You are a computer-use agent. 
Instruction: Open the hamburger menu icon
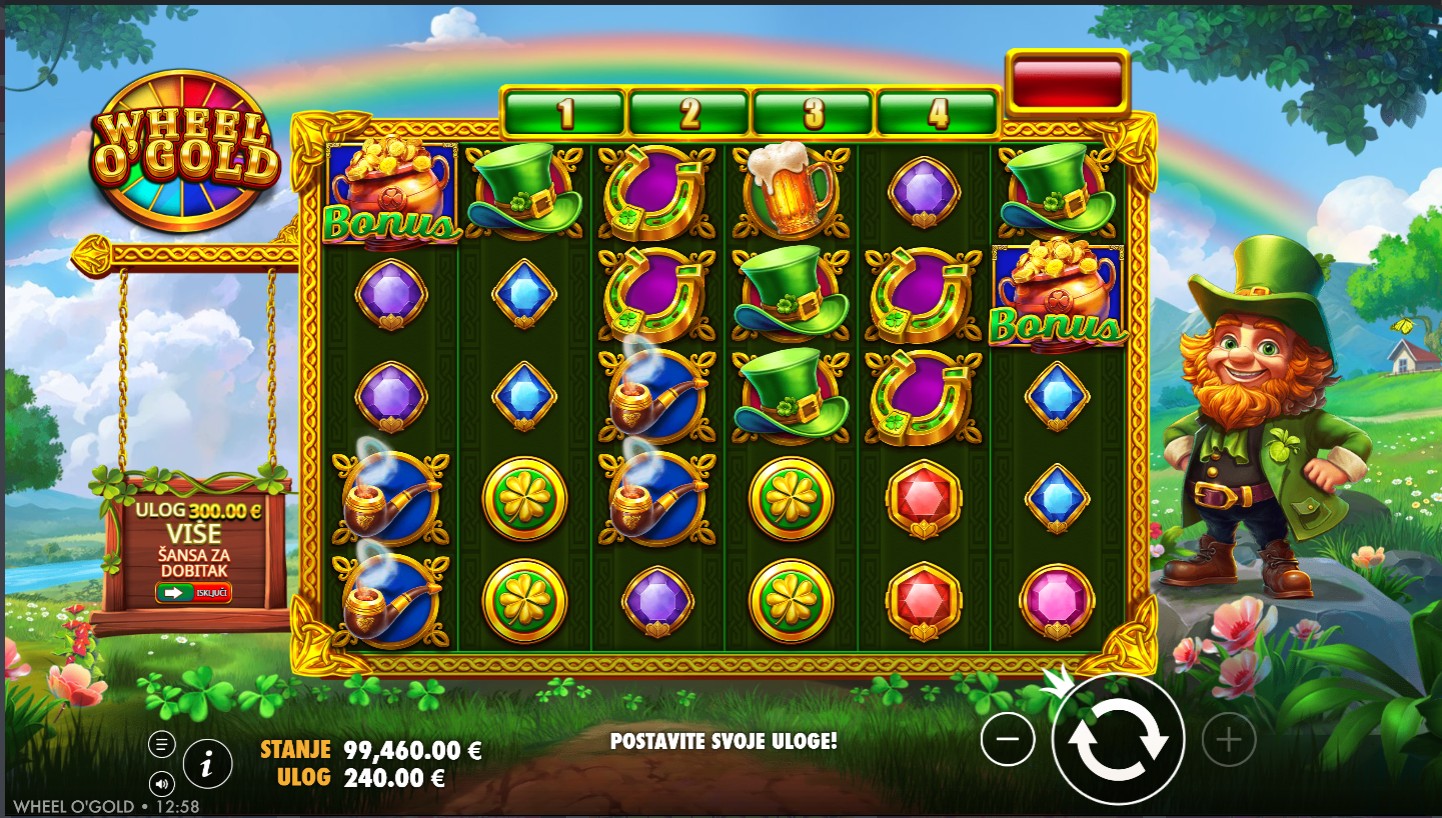(161, 744)
